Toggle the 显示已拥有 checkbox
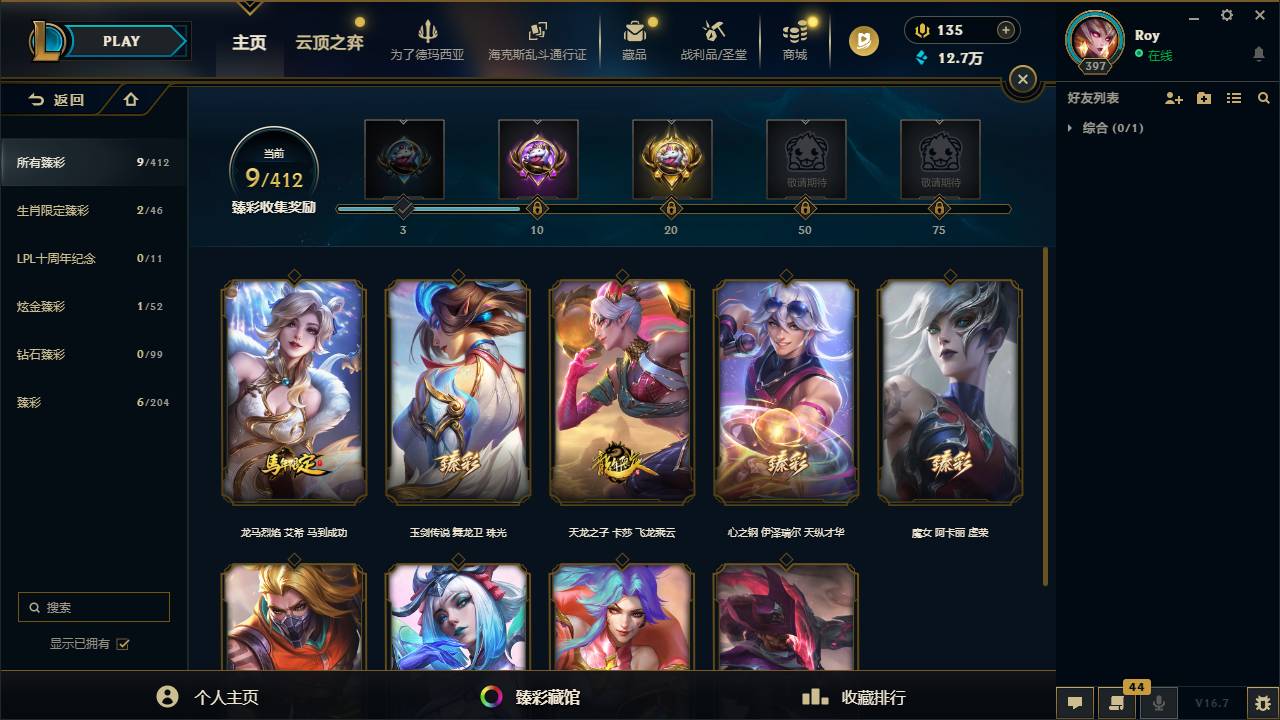The image size is (1280, 720). pyautogui.click(x=121, y=645)
